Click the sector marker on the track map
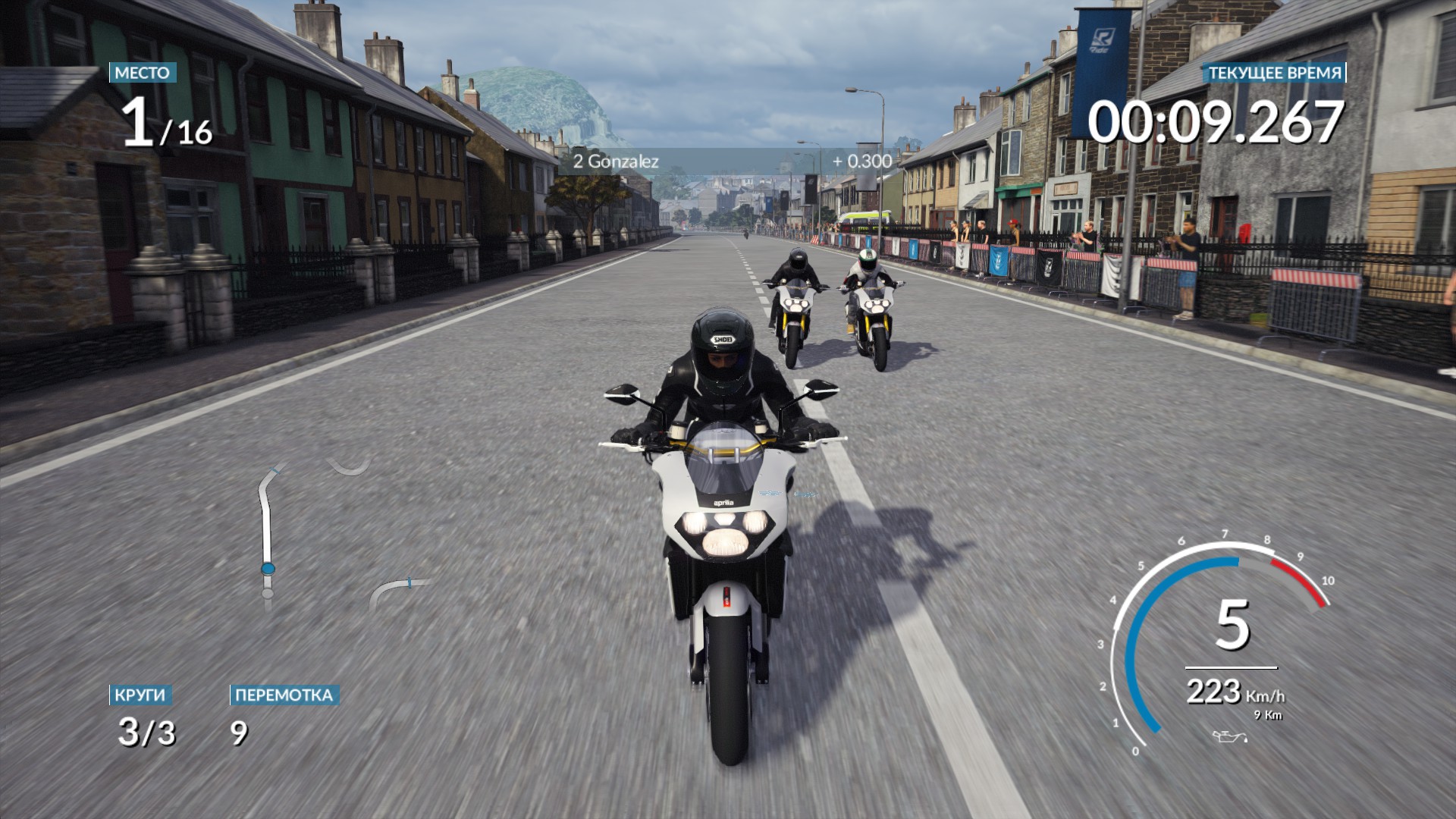 [x=409, y=584]
